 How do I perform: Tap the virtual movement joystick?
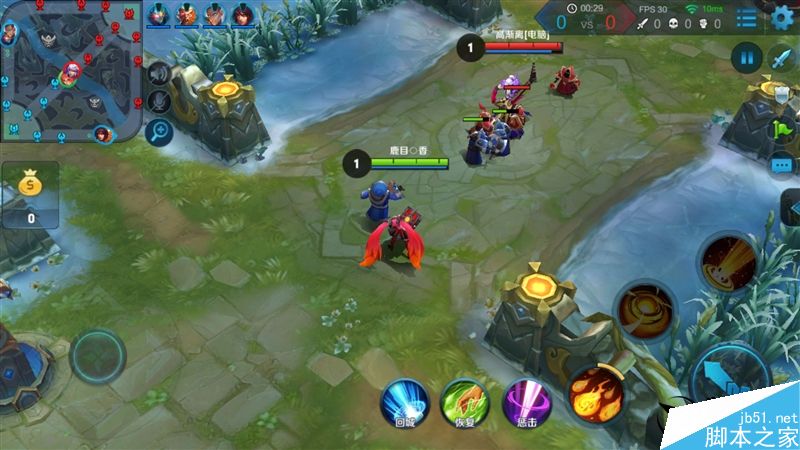click(98, 356)
